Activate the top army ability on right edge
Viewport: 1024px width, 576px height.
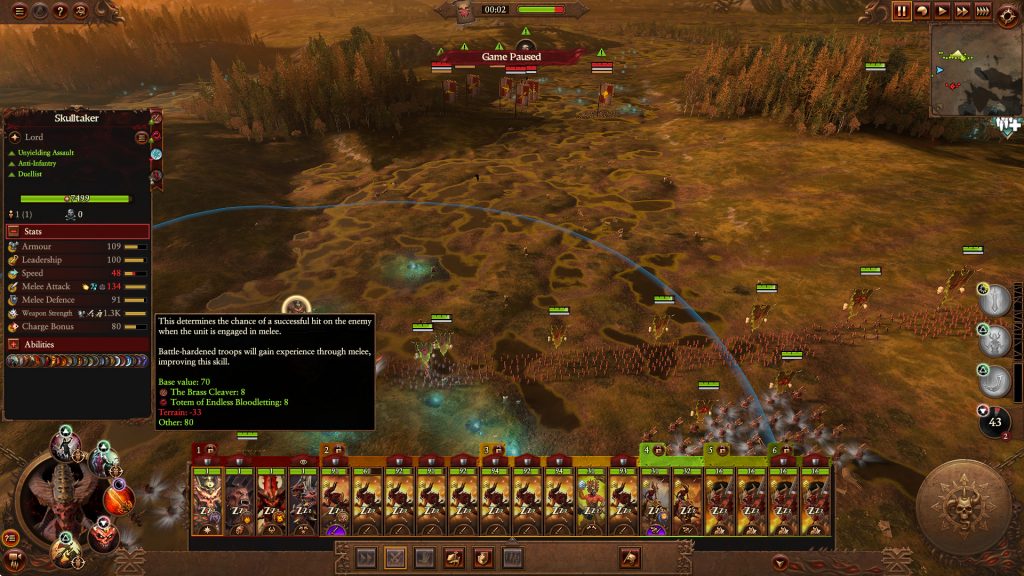point(995,300)
